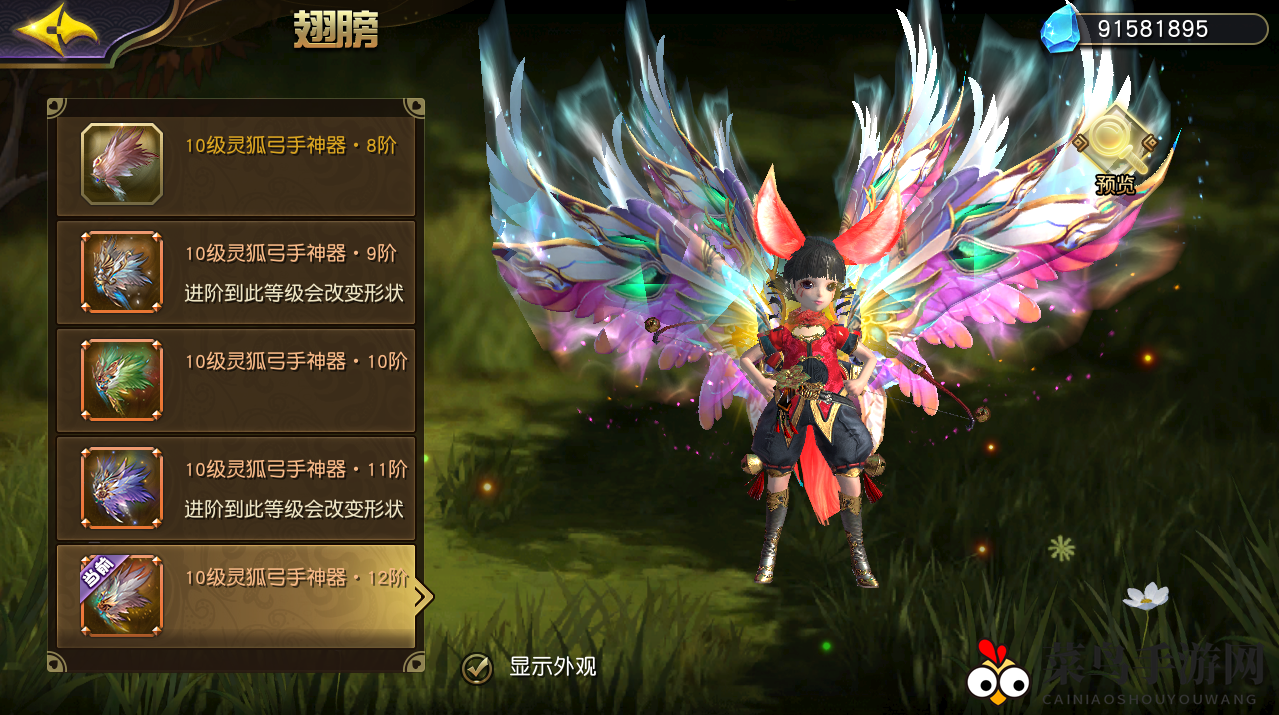Select the 8阶 wings list row
The width and height of the screenshot is (1279, 715).
point(236,165)
